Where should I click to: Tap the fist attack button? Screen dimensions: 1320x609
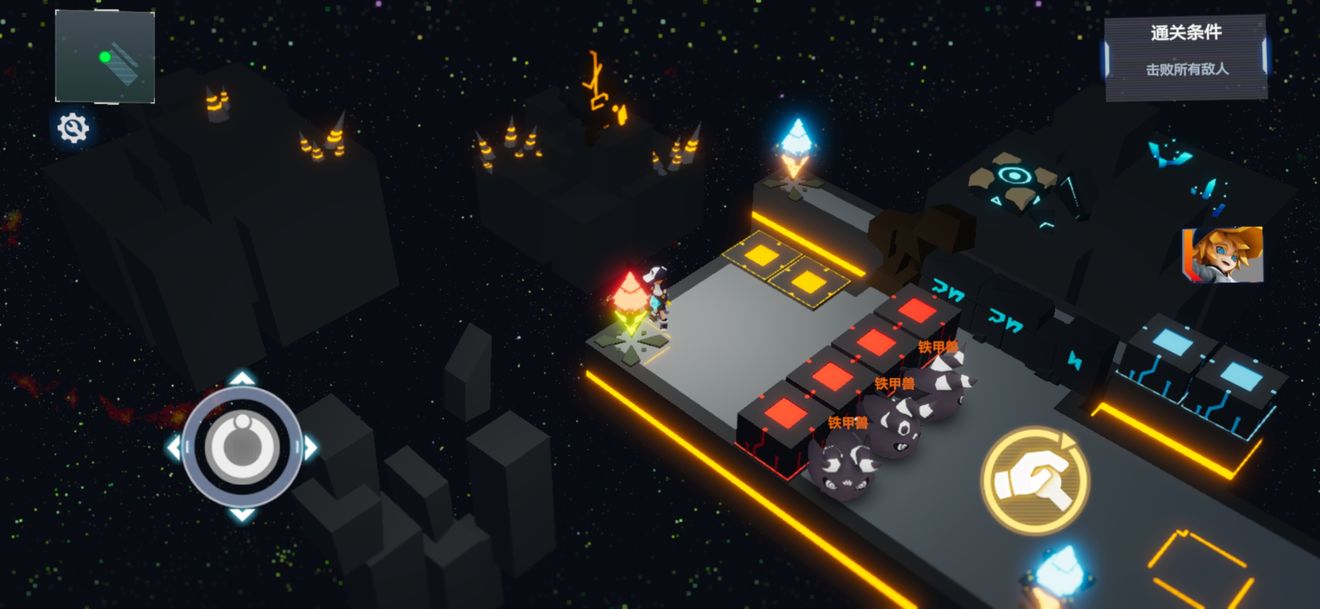pos(1034,481)
